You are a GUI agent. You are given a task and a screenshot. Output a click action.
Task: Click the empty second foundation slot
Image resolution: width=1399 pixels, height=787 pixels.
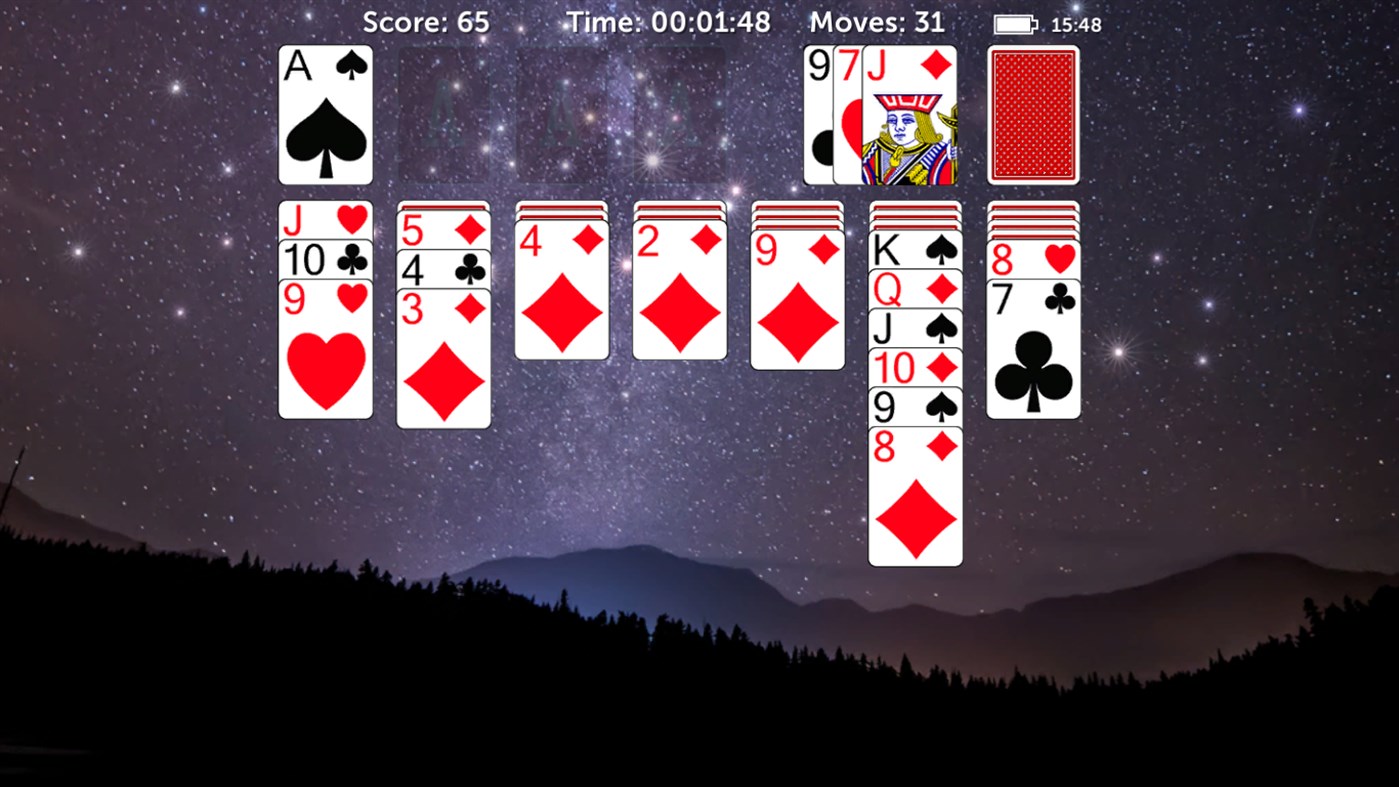[443, 115]
